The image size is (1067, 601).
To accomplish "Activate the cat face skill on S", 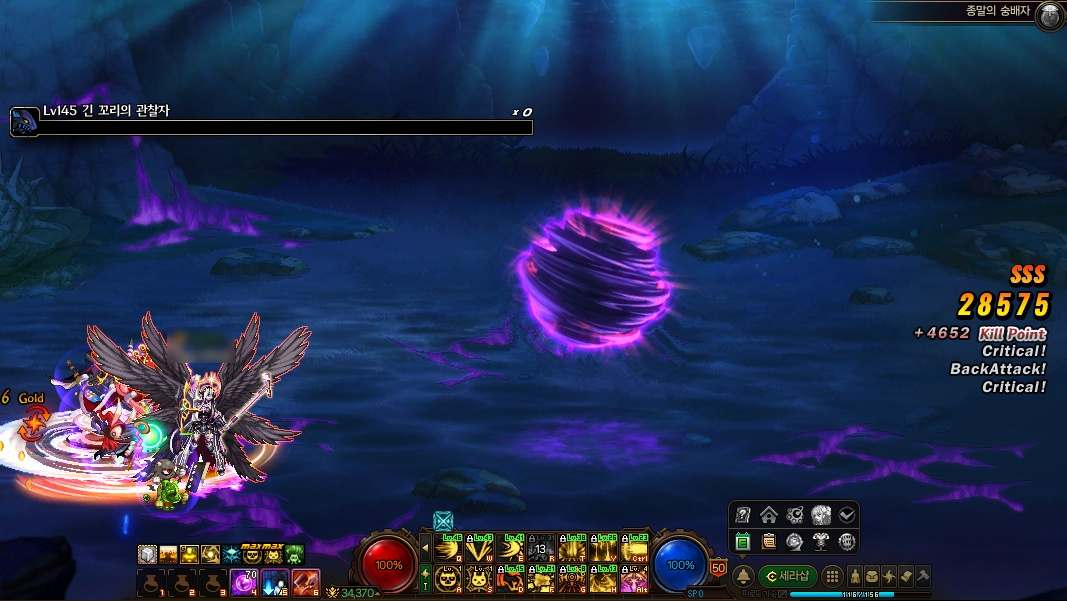I will click(x=478, y=578).
